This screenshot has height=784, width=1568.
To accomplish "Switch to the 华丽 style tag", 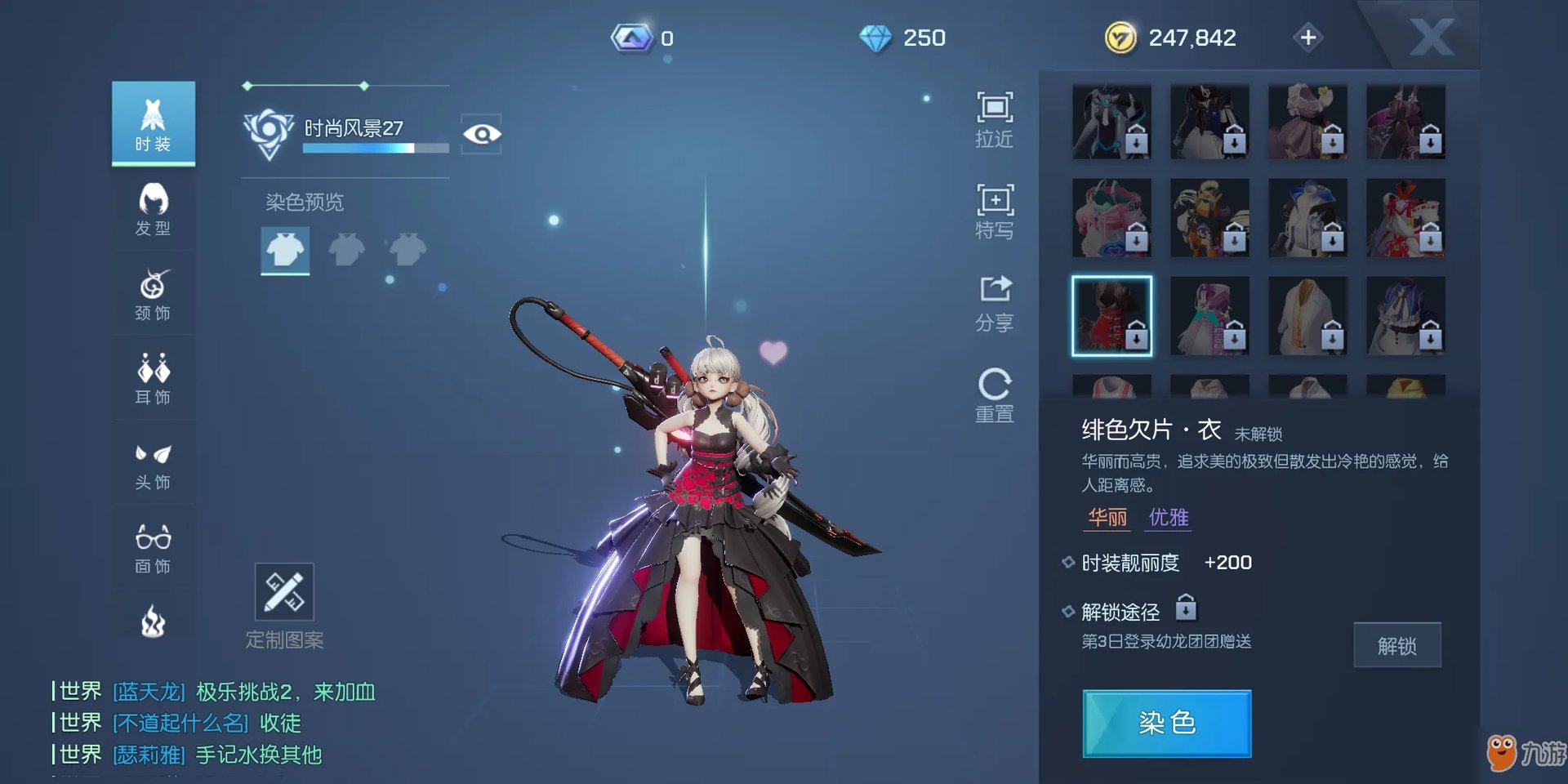I will (x=1107, y=518).
